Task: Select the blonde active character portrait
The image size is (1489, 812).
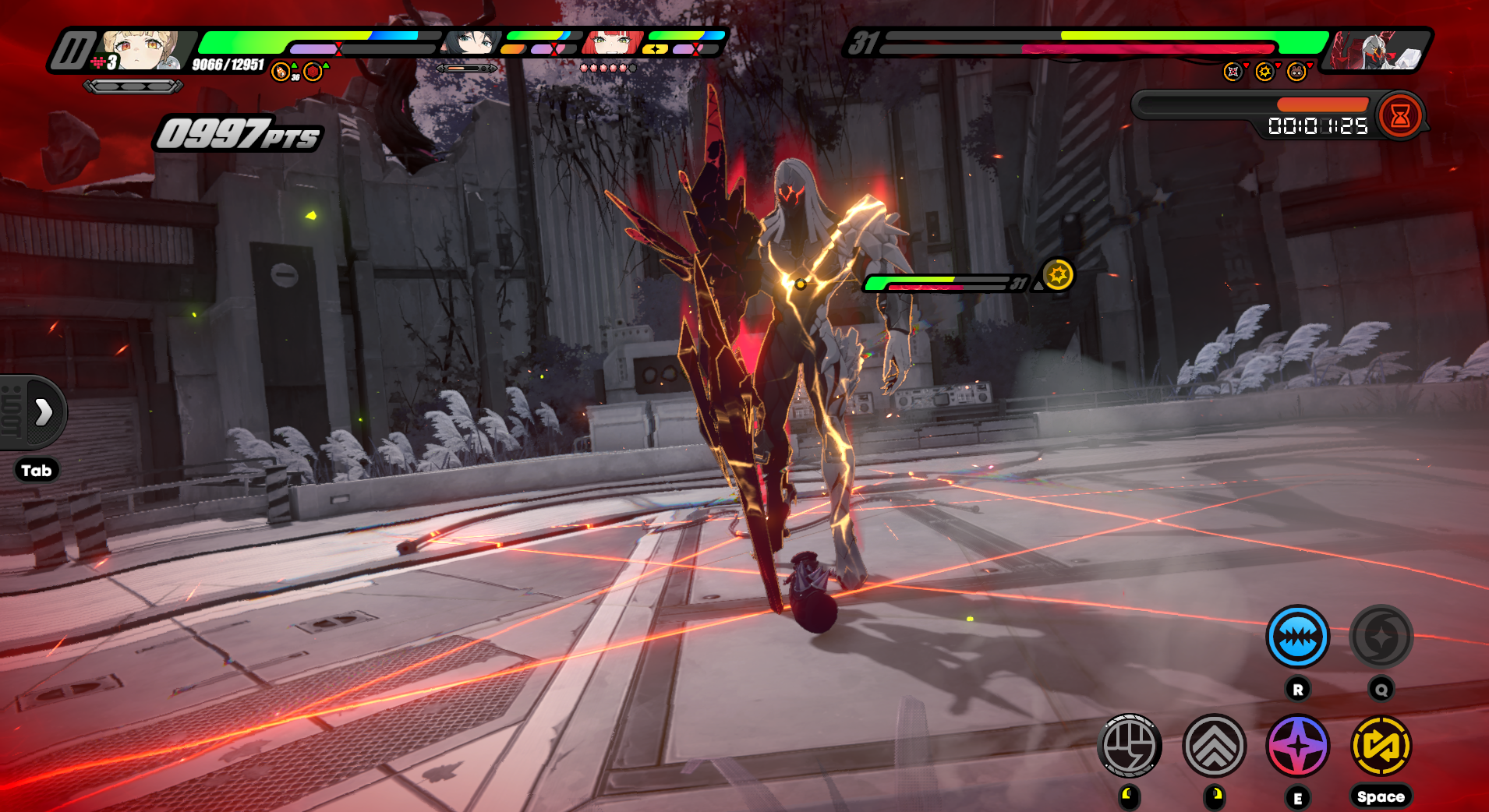Action: coord(140,51)
